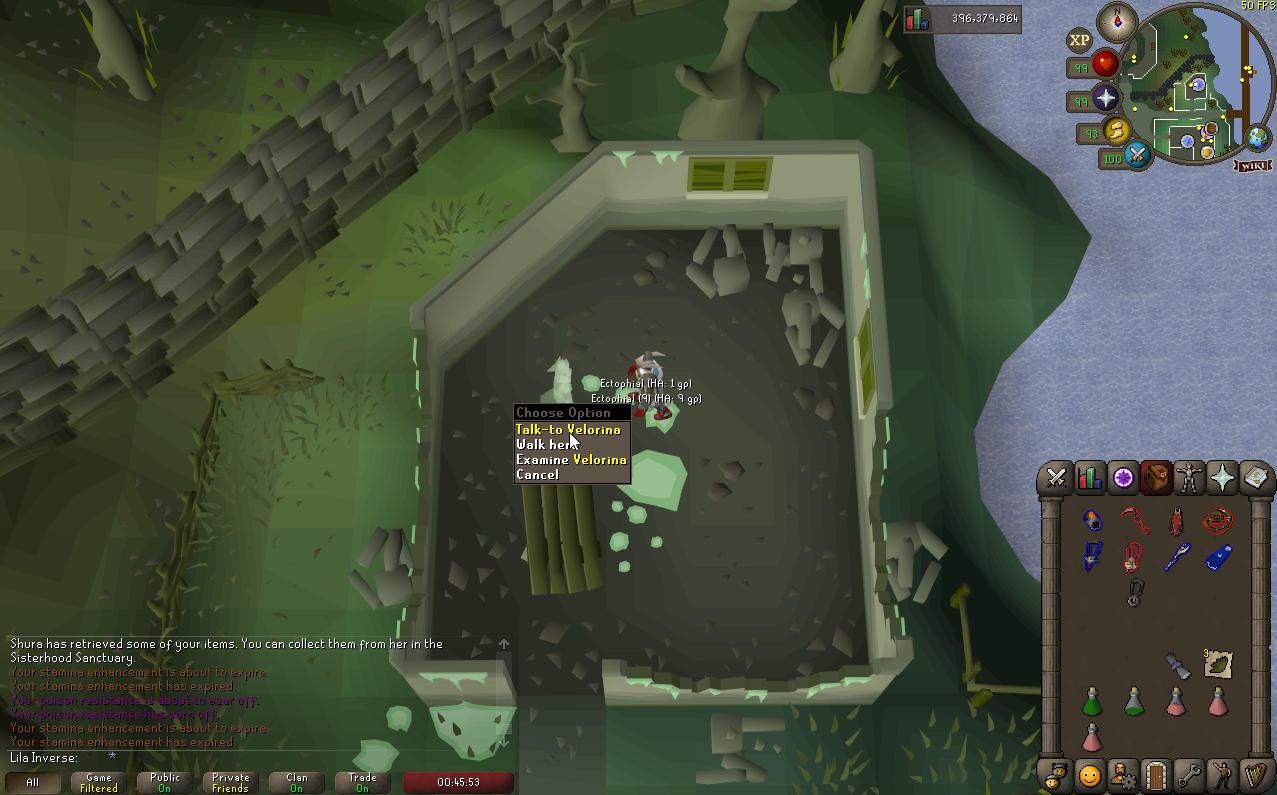Select the Clan chat filter tab
Image resolution: width=1277 pixels, height=795 pixels.
[x=297, y=782]
